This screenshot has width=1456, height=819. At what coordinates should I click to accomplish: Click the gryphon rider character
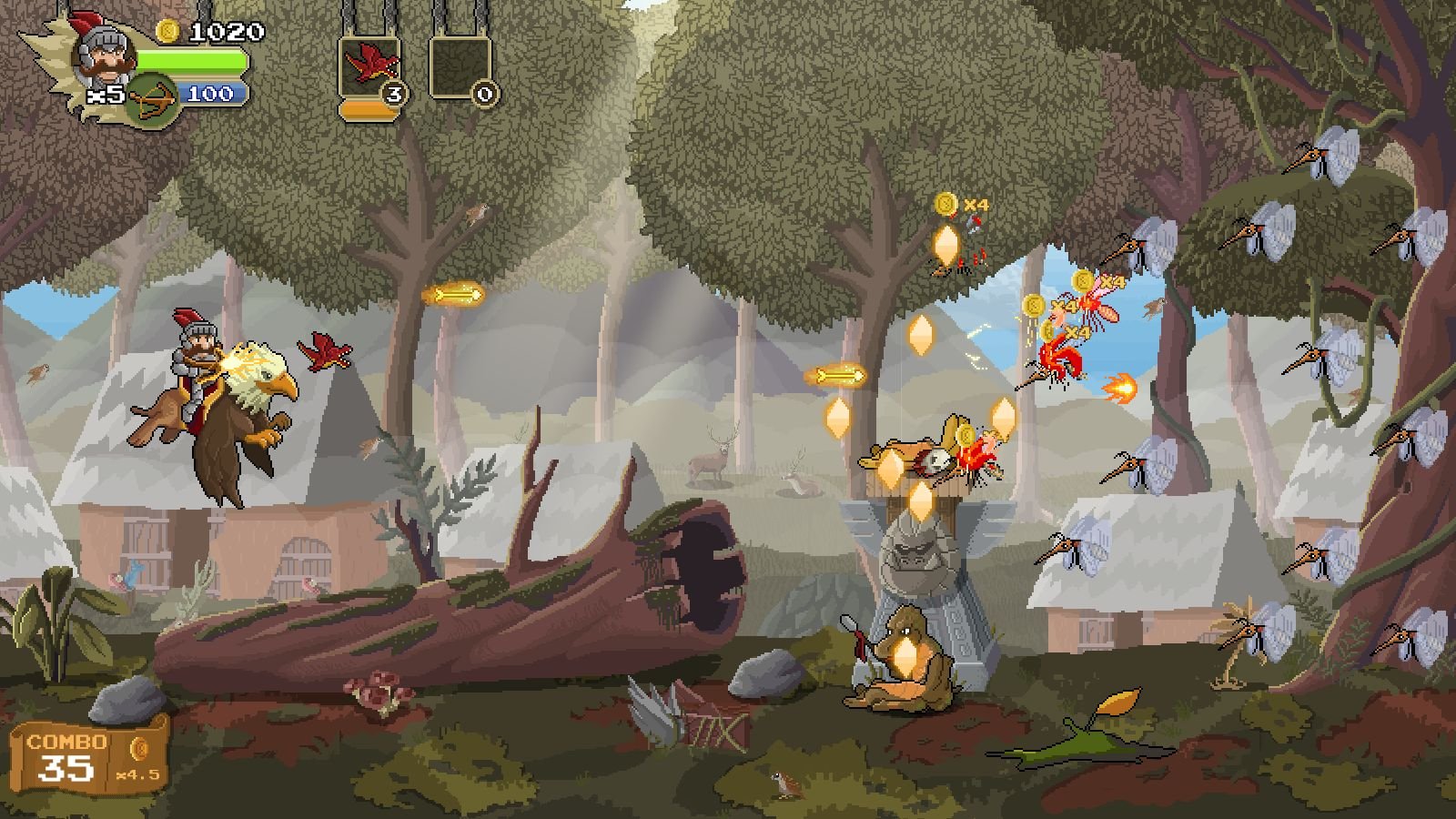[214, 400]
